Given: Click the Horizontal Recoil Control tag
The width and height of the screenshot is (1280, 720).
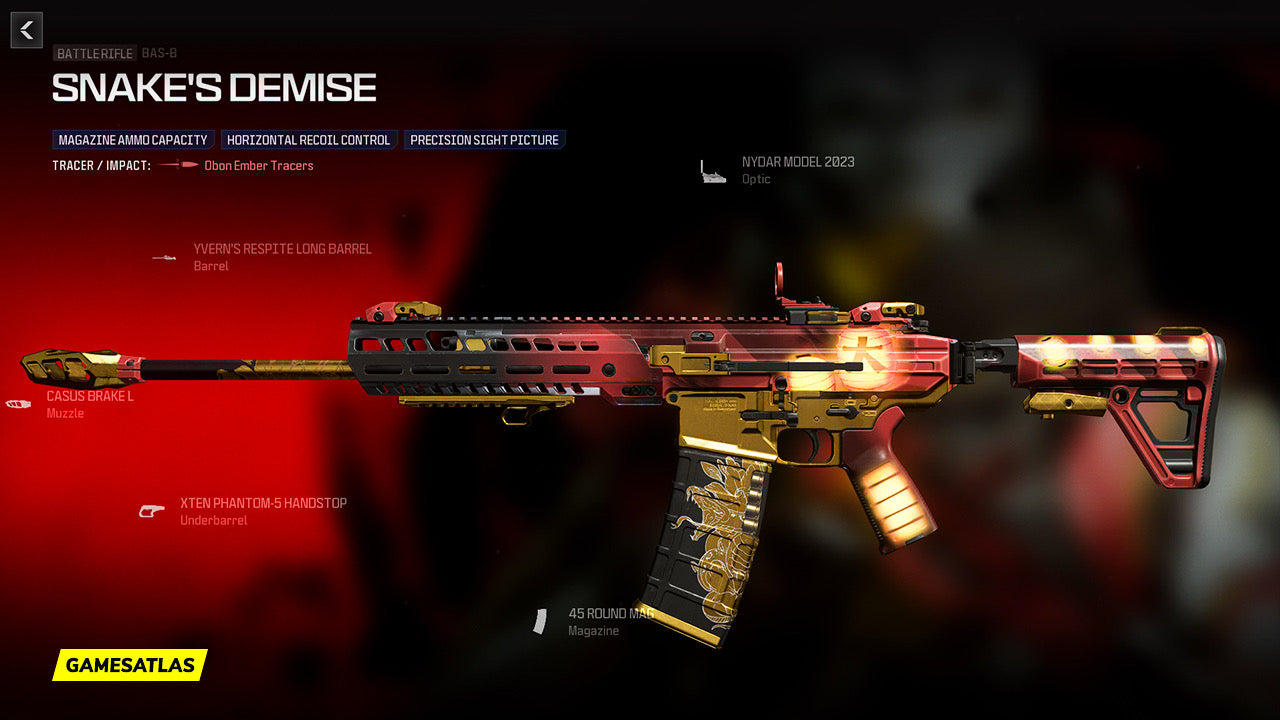Looking at the screenshot, I should coord(309,140).
